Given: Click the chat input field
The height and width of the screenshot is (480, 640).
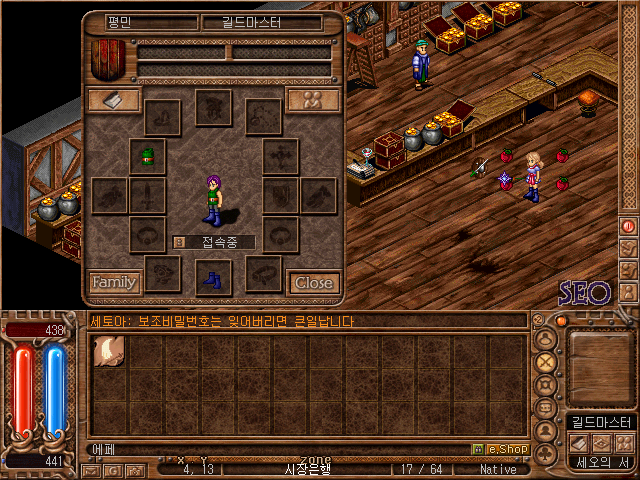Looking at the screenshot, I should (280, 449).
